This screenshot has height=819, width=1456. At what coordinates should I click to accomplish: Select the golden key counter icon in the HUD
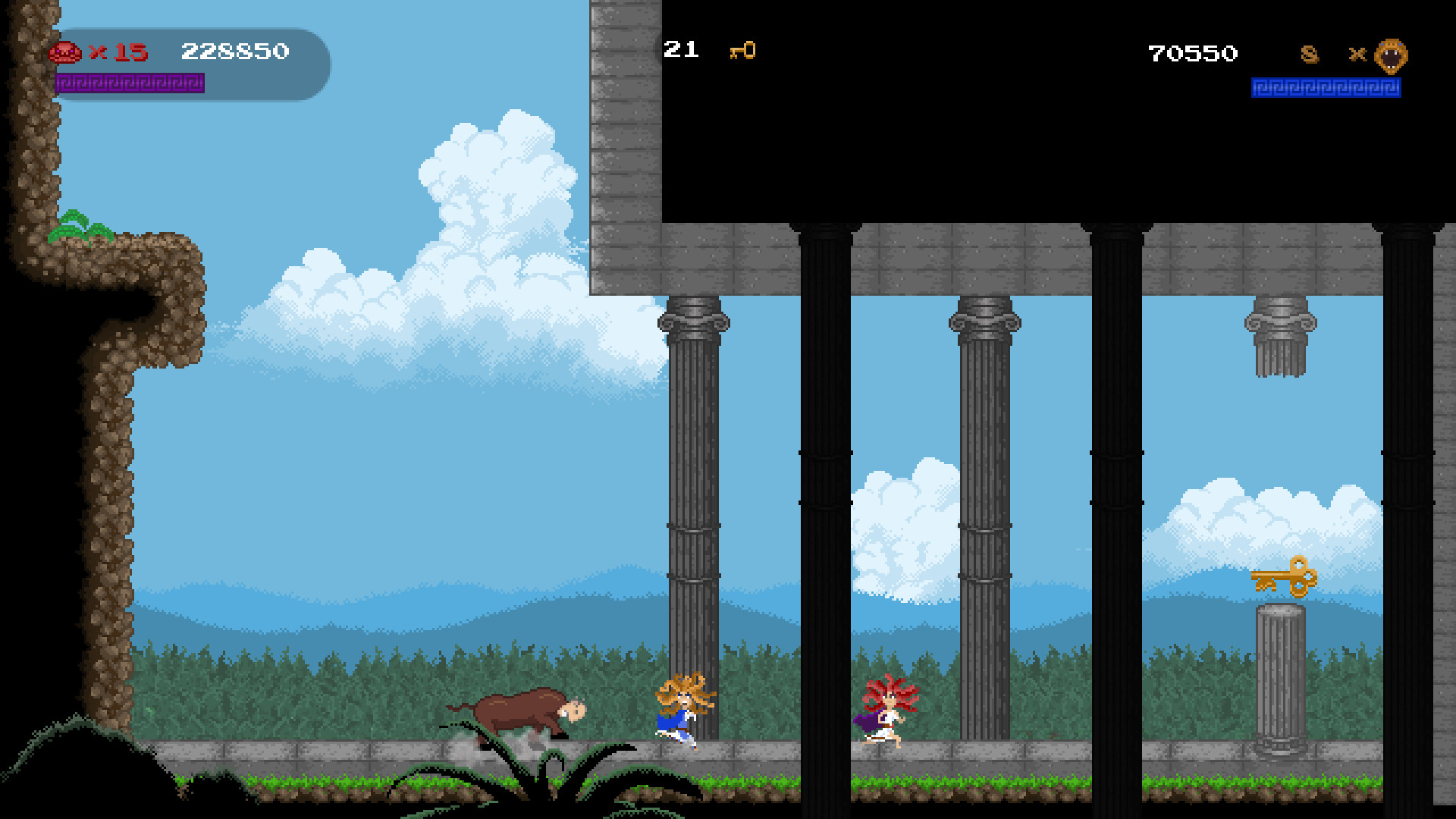coord(743,51)
